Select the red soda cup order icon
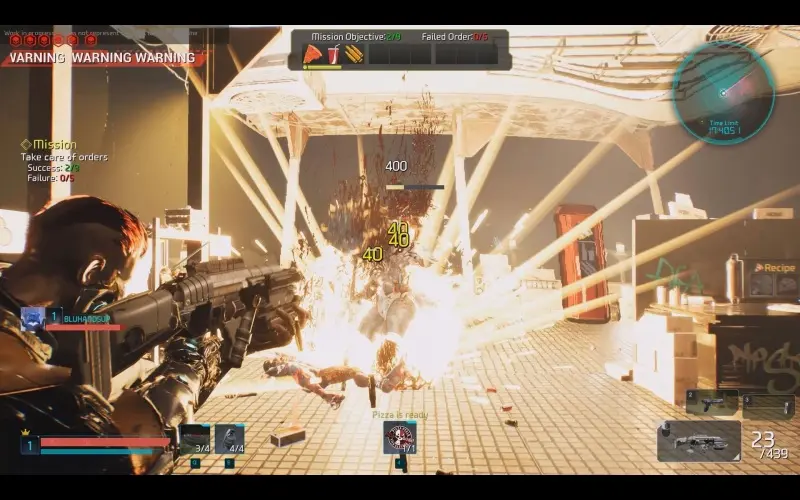800x500 pixels. [333, 54]
